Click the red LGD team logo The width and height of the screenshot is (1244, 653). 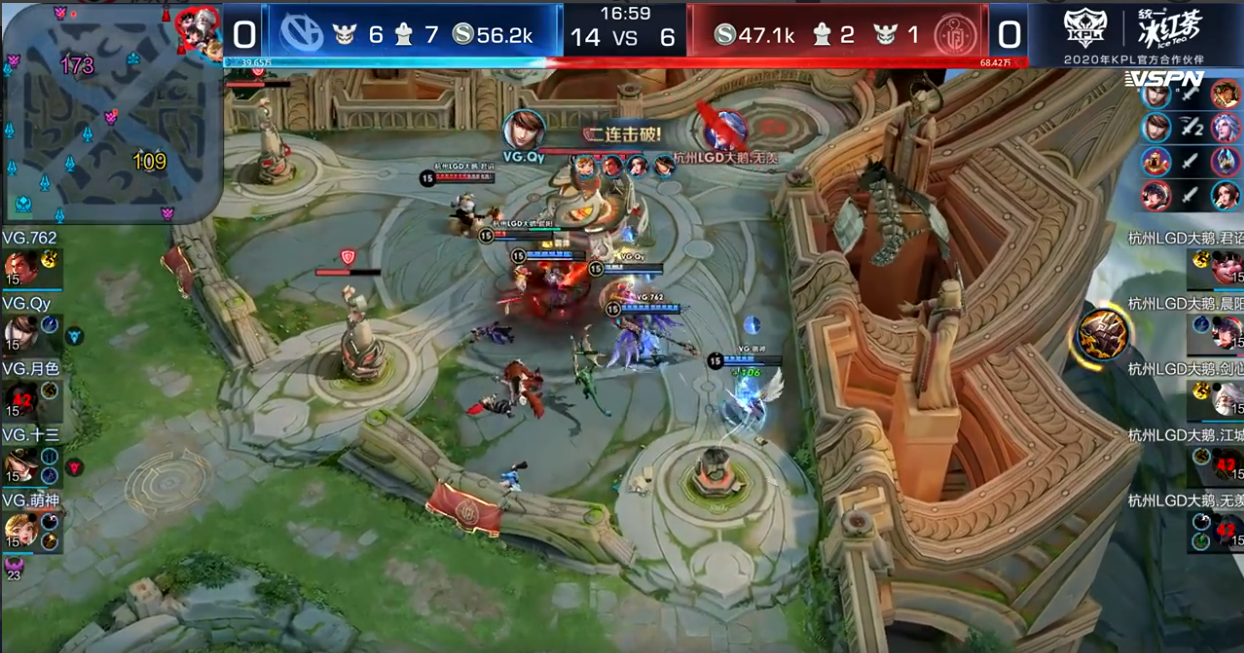tap(955, 35)
